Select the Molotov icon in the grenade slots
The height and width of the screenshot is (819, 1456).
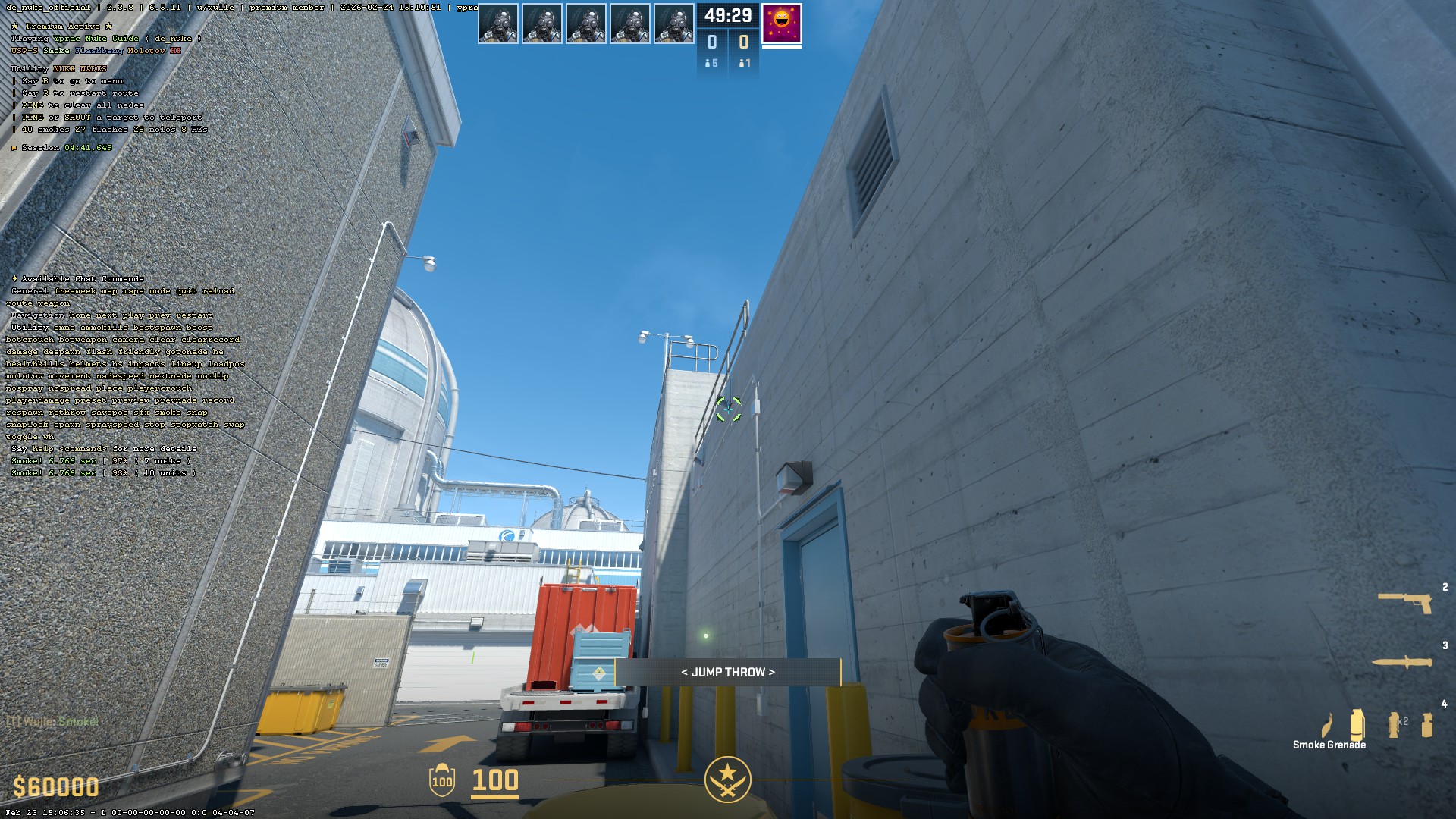coord(1328,725)
